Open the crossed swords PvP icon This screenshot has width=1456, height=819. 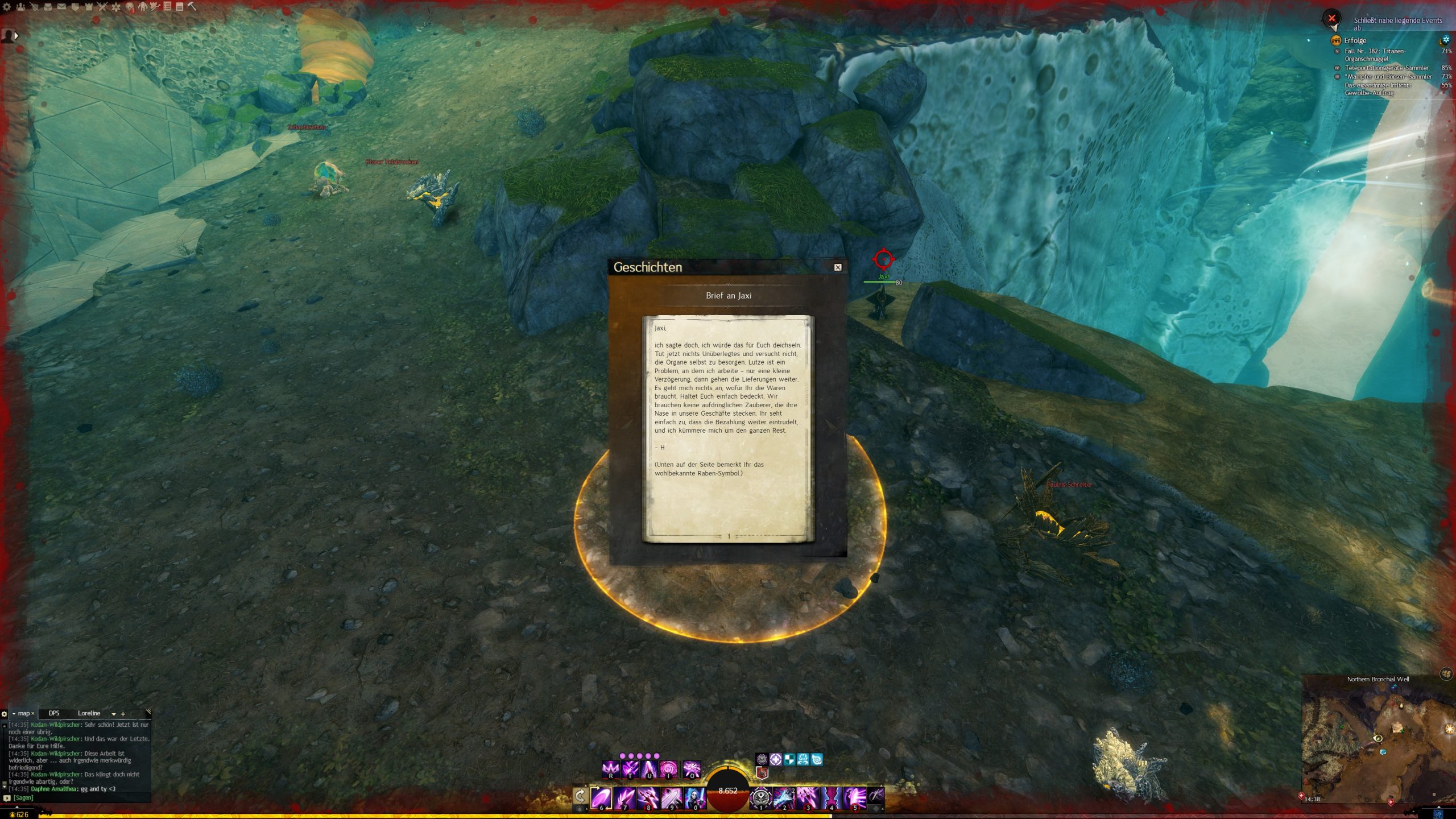102,7
